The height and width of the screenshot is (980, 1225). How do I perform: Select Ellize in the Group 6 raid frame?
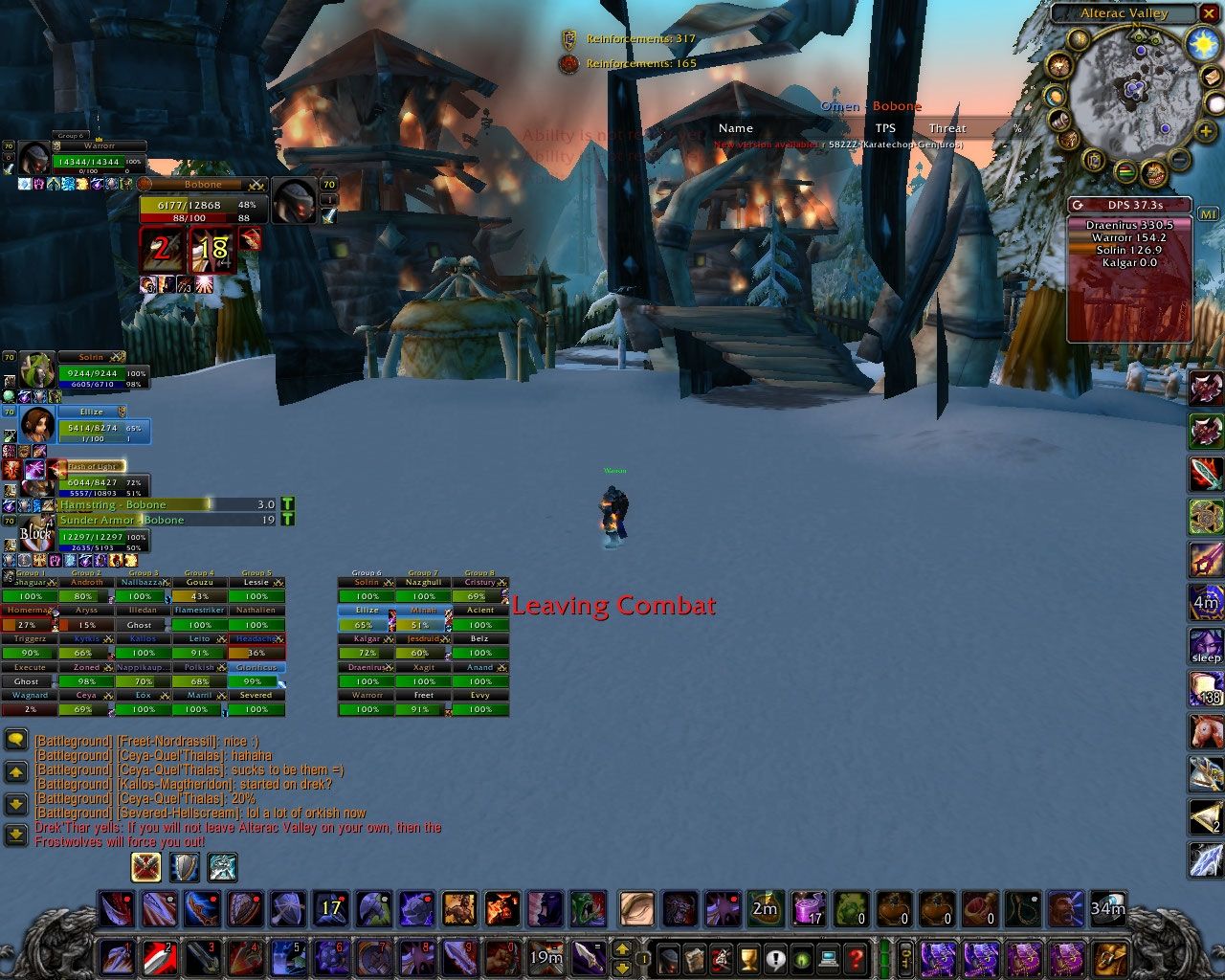pyautogui.click(x=367, y=624)
